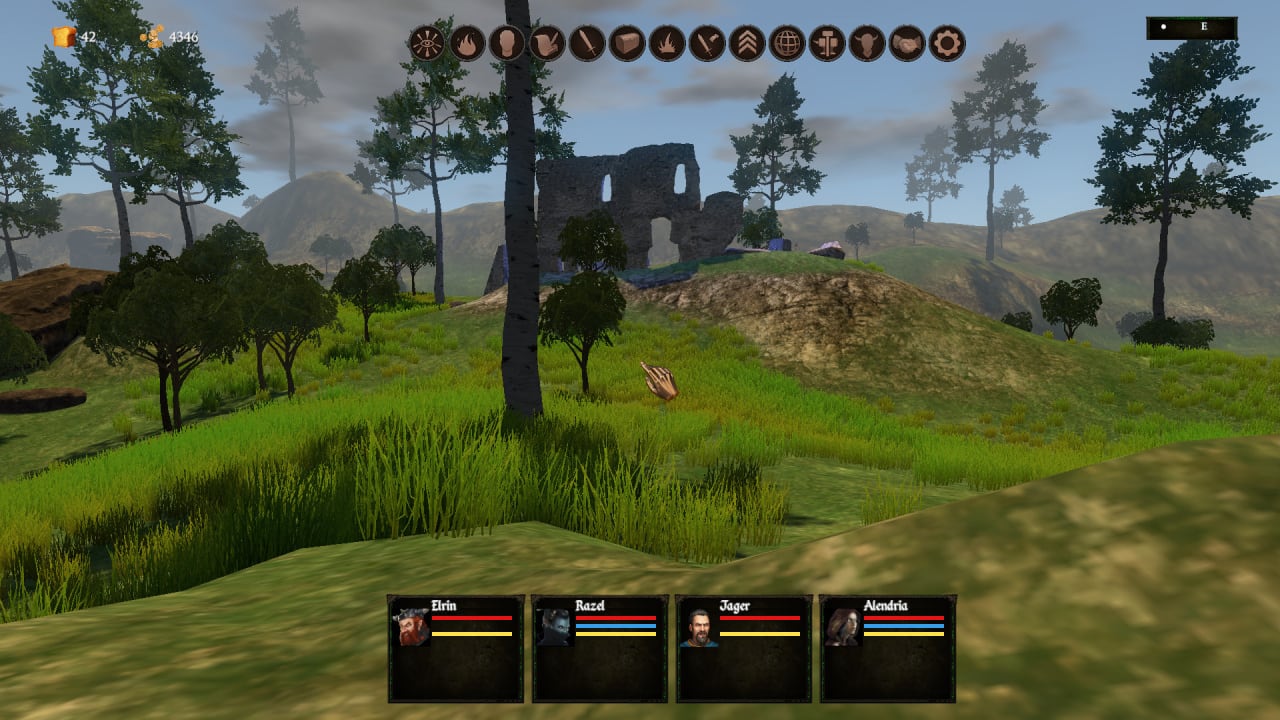
Task: Select the signpost icon
Action: coord(827,43)
